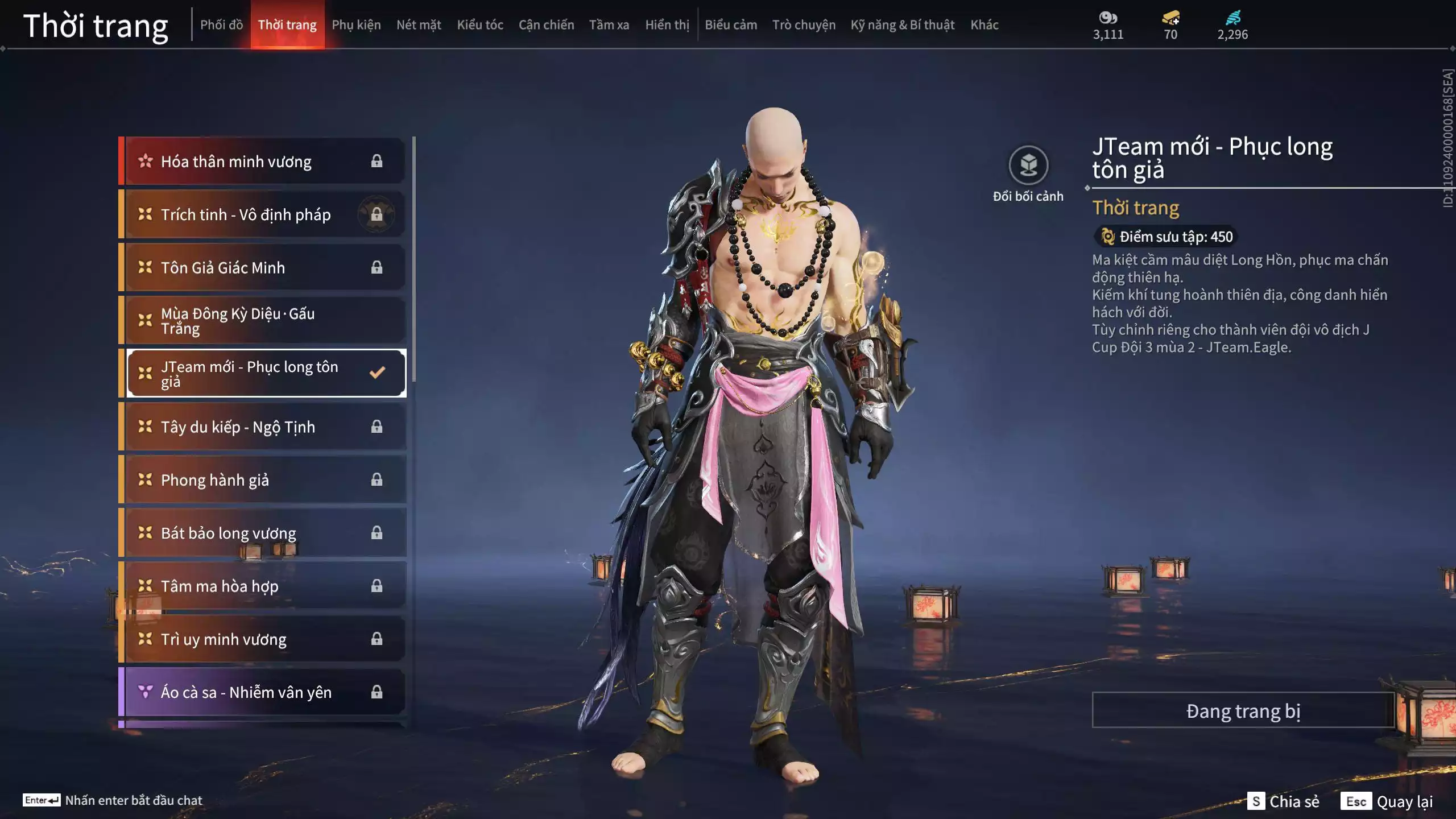Click the Đổi bối cảnh background icon
This screenshot has height=819, width=1456.
tap(1028, 166)
